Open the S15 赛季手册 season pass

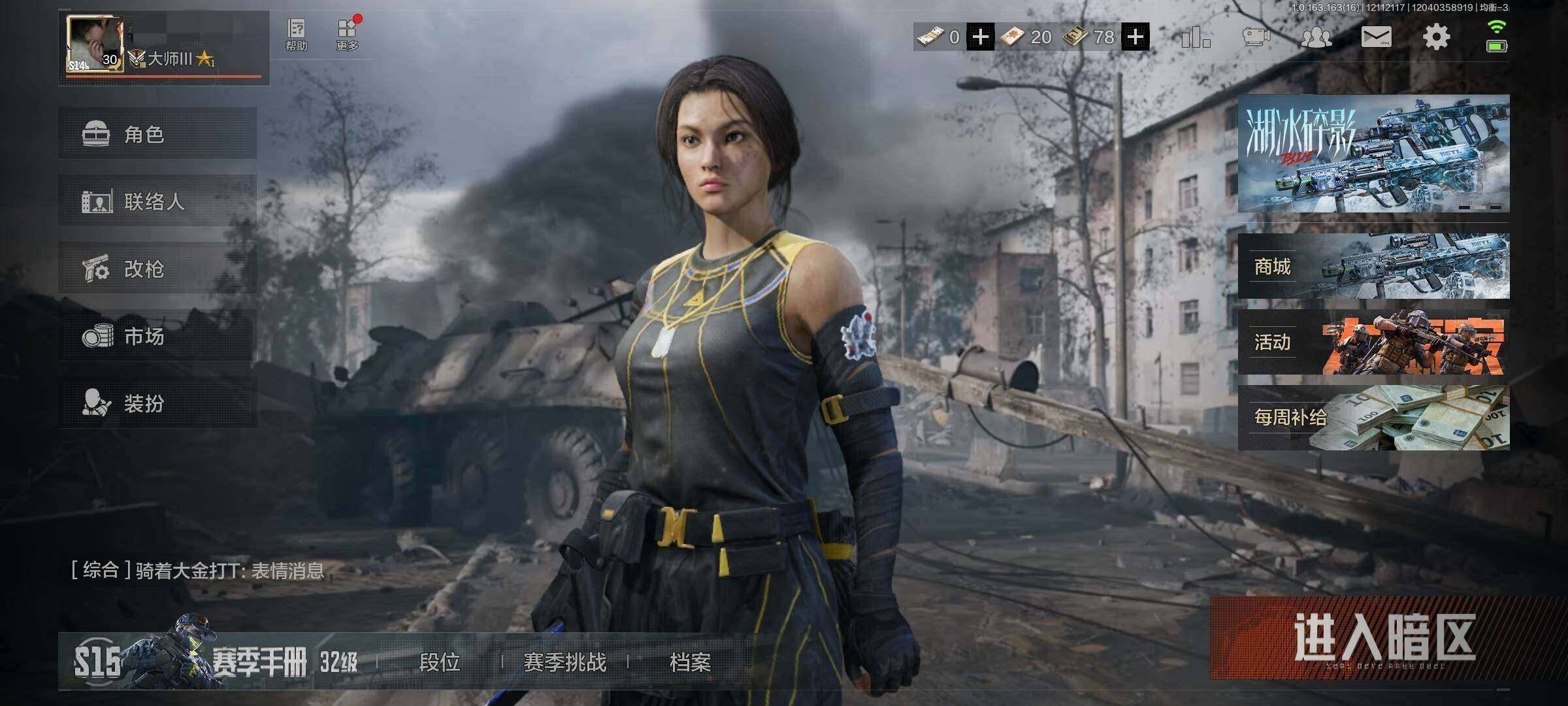216,662
